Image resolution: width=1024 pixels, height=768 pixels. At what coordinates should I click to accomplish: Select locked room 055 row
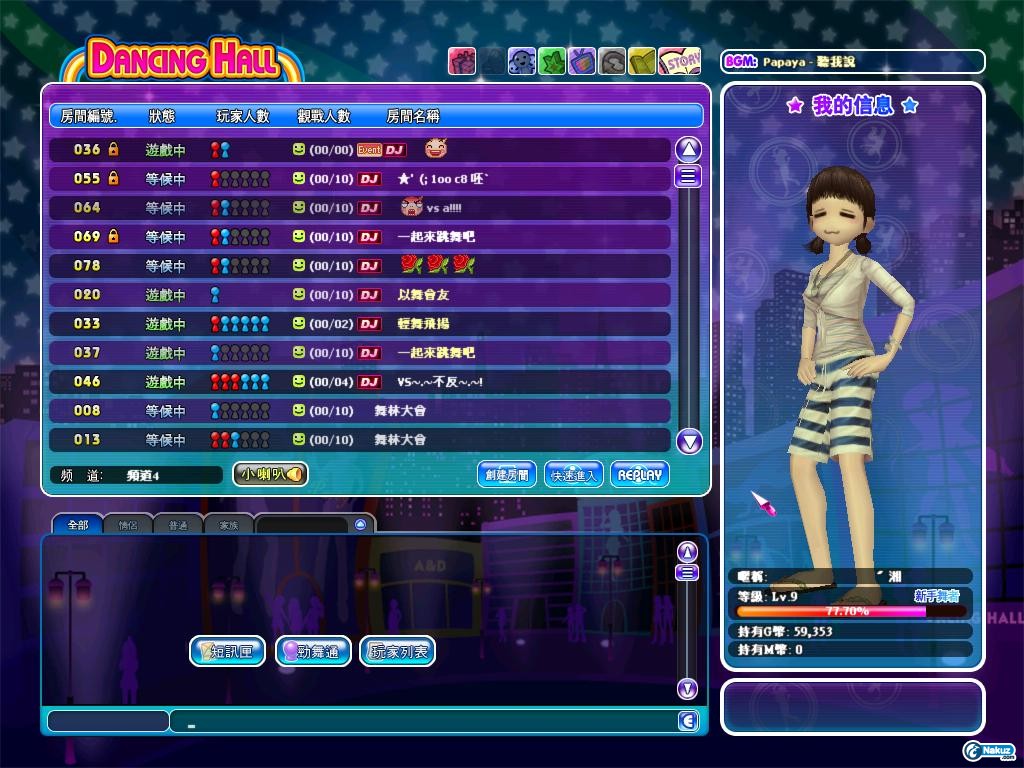[x=360, y=179]
